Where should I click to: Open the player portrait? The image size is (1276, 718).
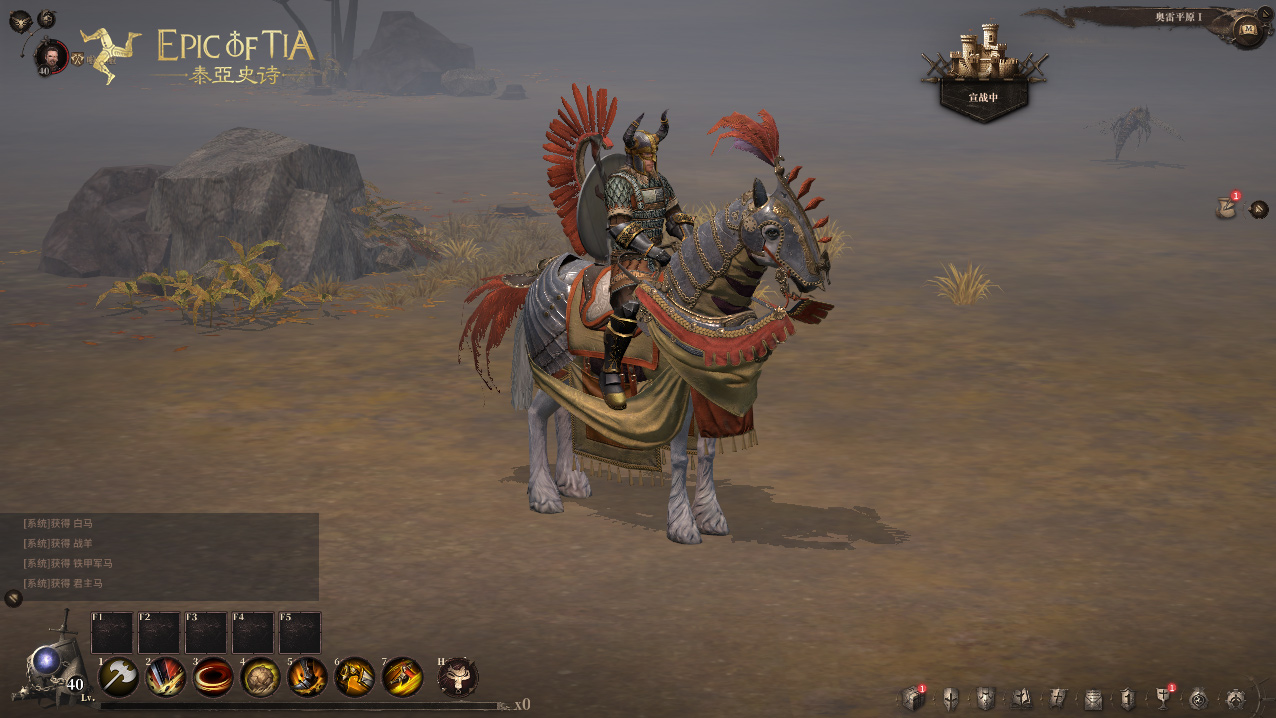[x=50, y=55]
